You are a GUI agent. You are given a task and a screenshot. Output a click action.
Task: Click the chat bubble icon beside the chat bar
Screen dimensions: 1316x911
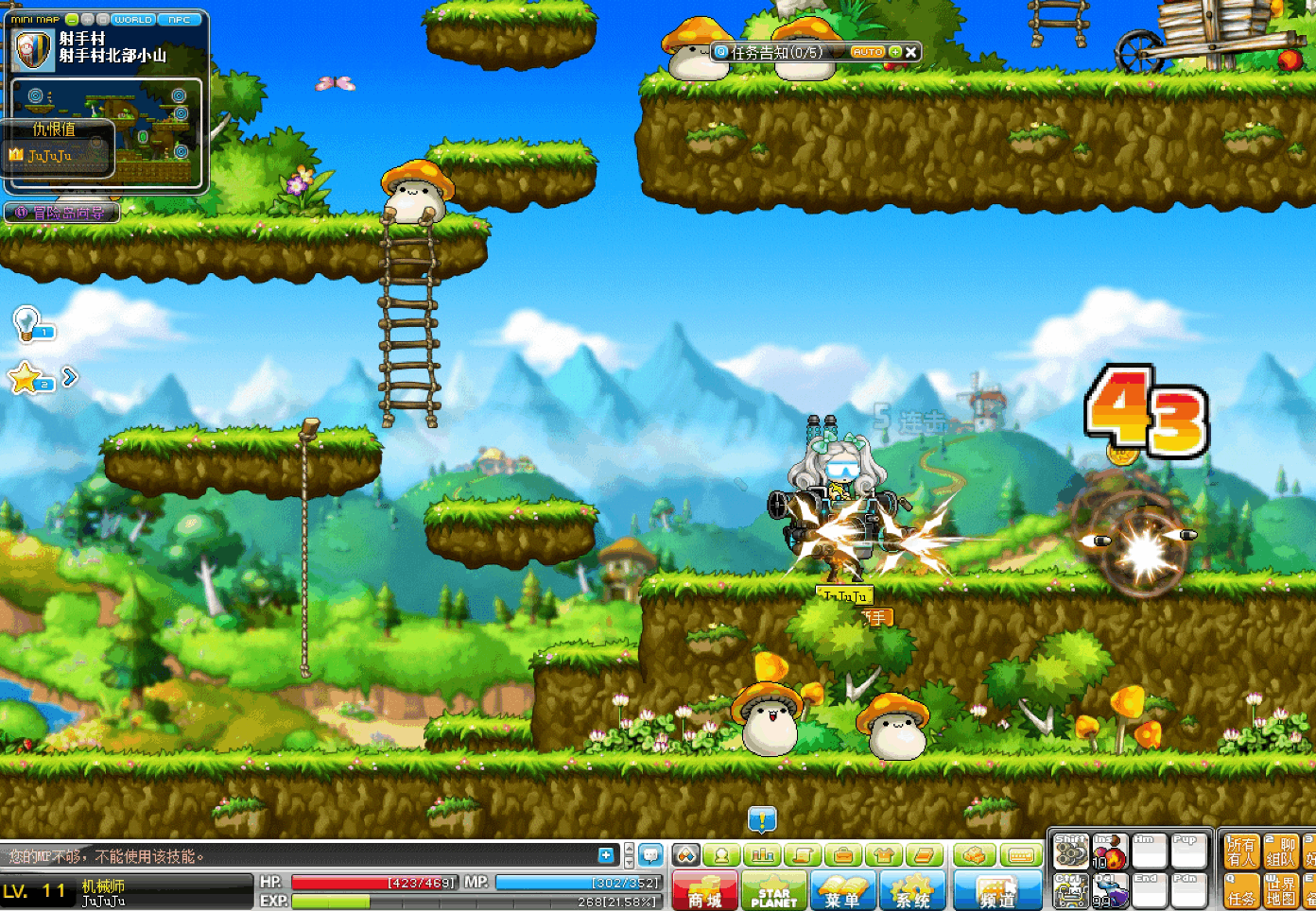(650, 855)
